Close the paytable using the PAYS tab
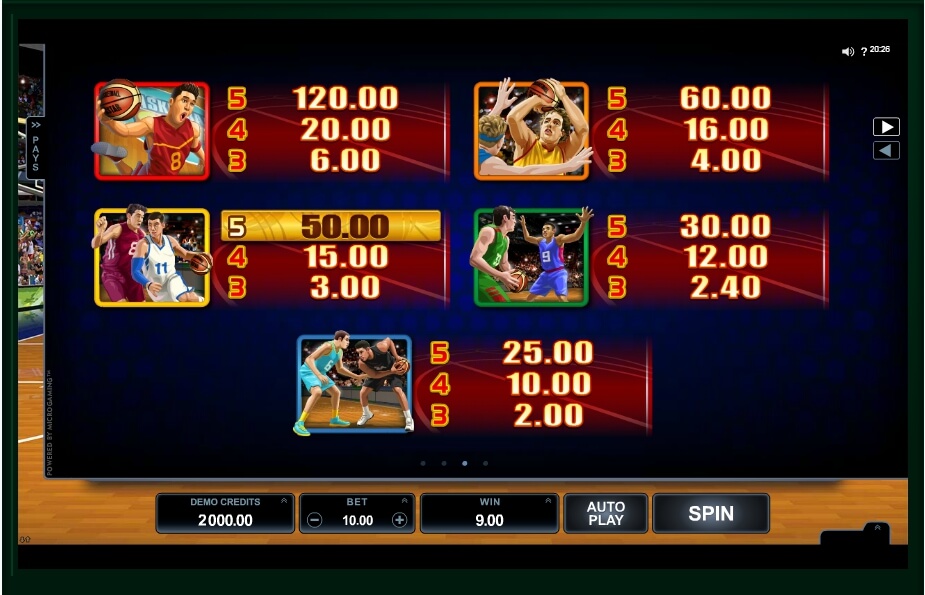The height and width of the screenshot is (595, 925). click(35, 146)
